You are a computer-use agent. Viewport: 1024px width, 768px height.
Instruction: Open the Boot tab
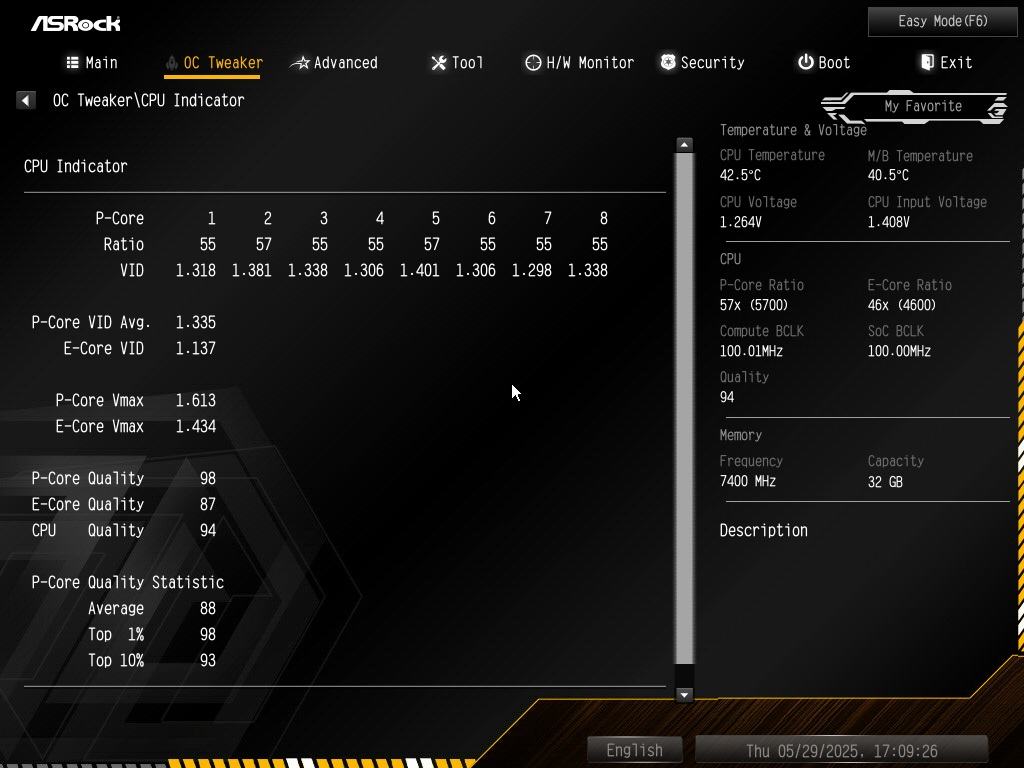coord(824,62)
